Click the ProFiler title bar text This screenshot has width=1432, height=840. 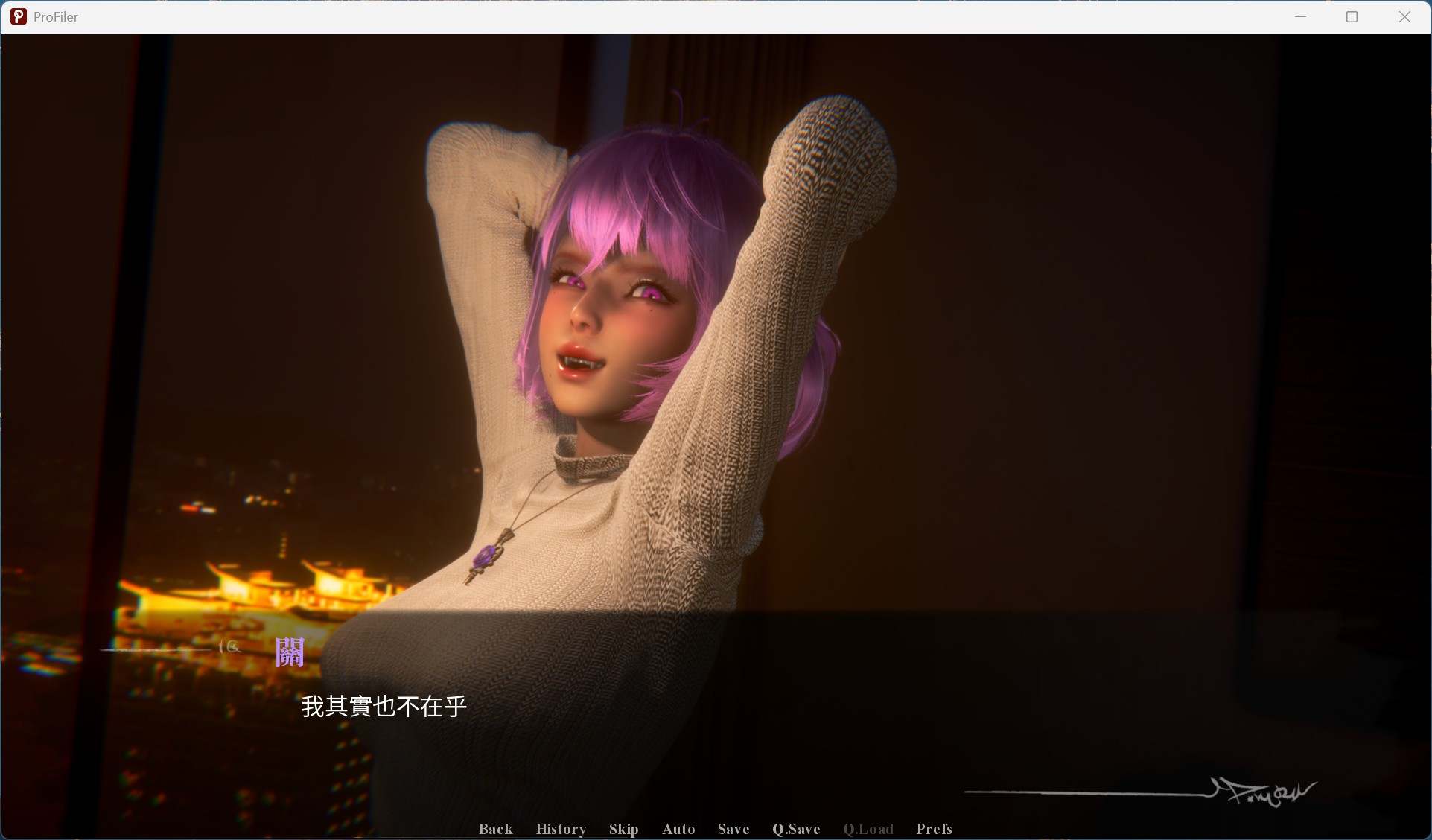pyautogui.click(x=56, y=16)
